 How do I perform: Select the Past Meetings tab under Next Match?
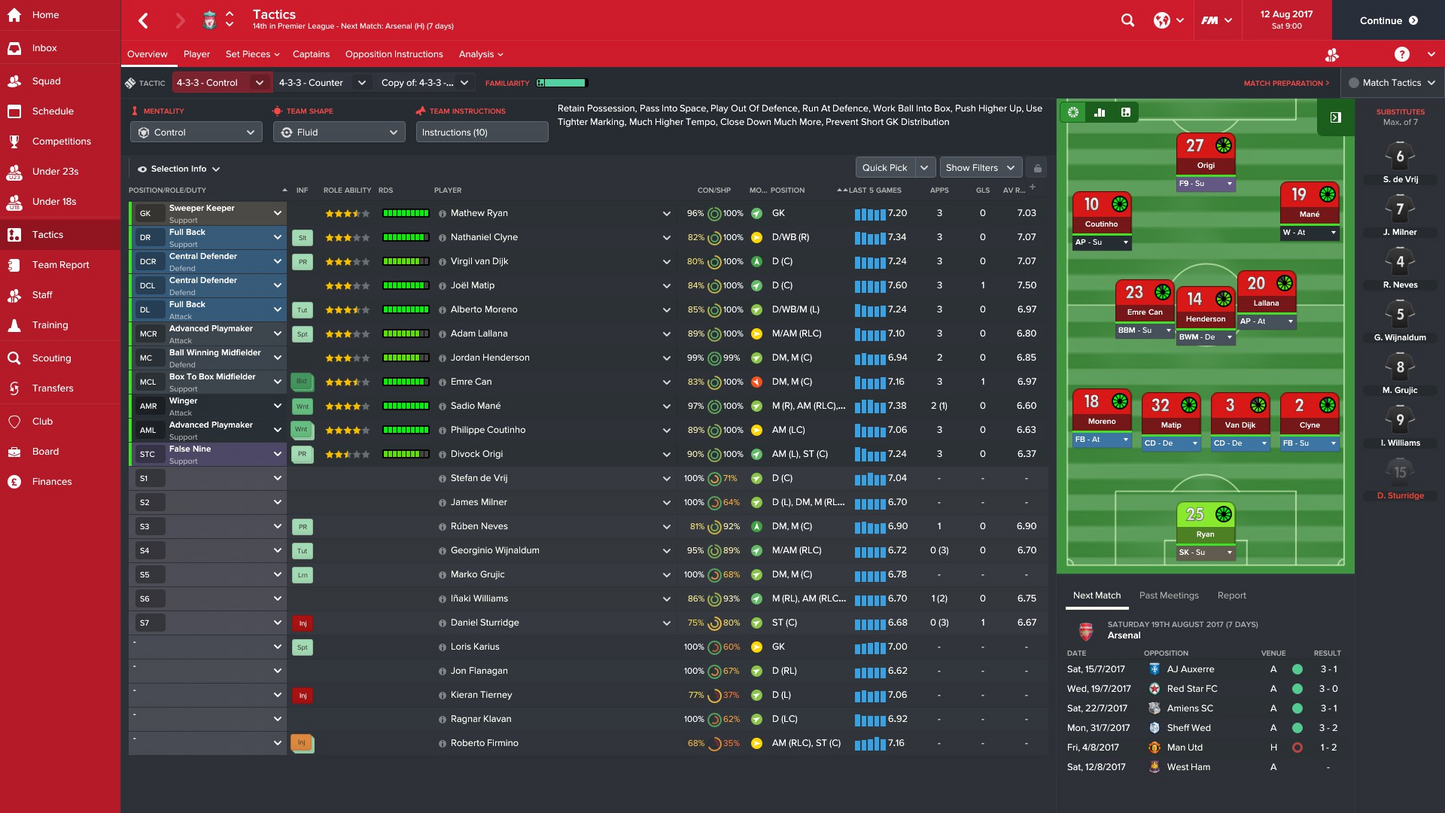click(1169, 595)
